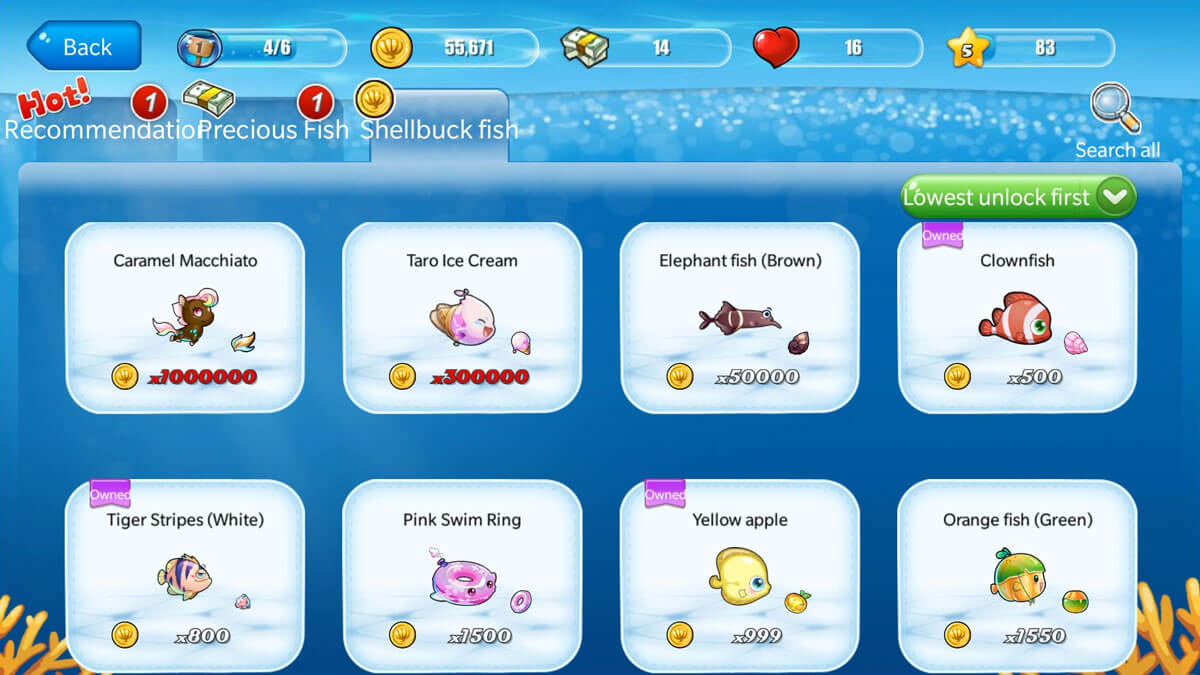Click the cash bundle balance in the top bar
The width and height of the screenshot is (1200, 675).
[x=646, y=48]
